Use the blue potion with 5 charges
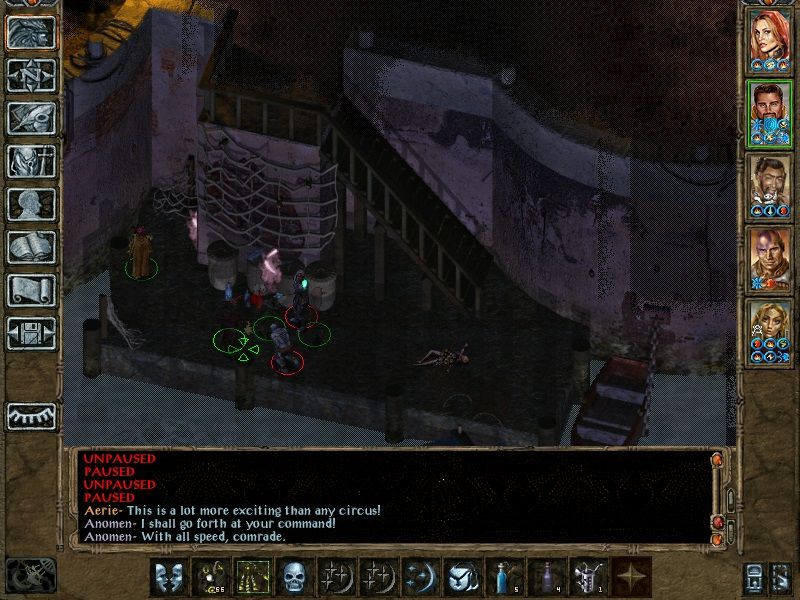The image size is (800, 600). (x=503, y=577)
